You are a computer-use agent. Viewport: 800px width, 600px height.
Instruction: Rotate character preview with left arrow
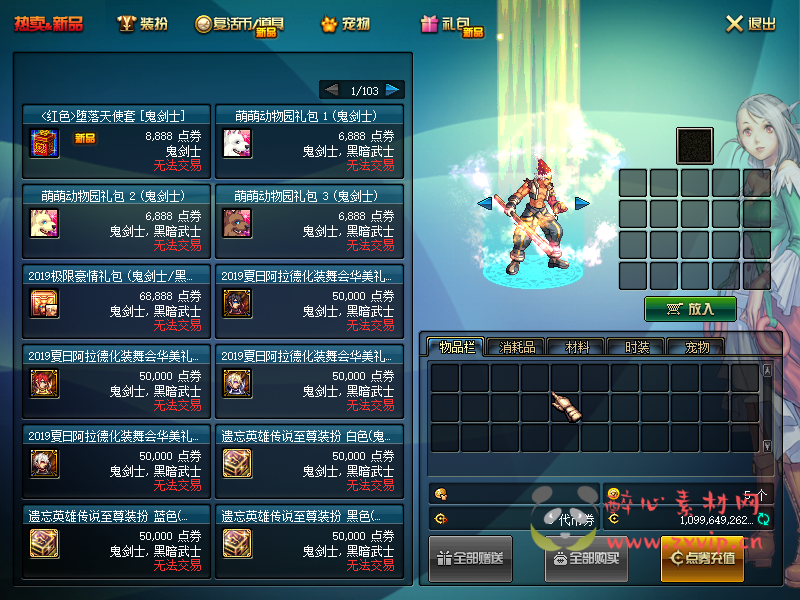tap(484, 203)
